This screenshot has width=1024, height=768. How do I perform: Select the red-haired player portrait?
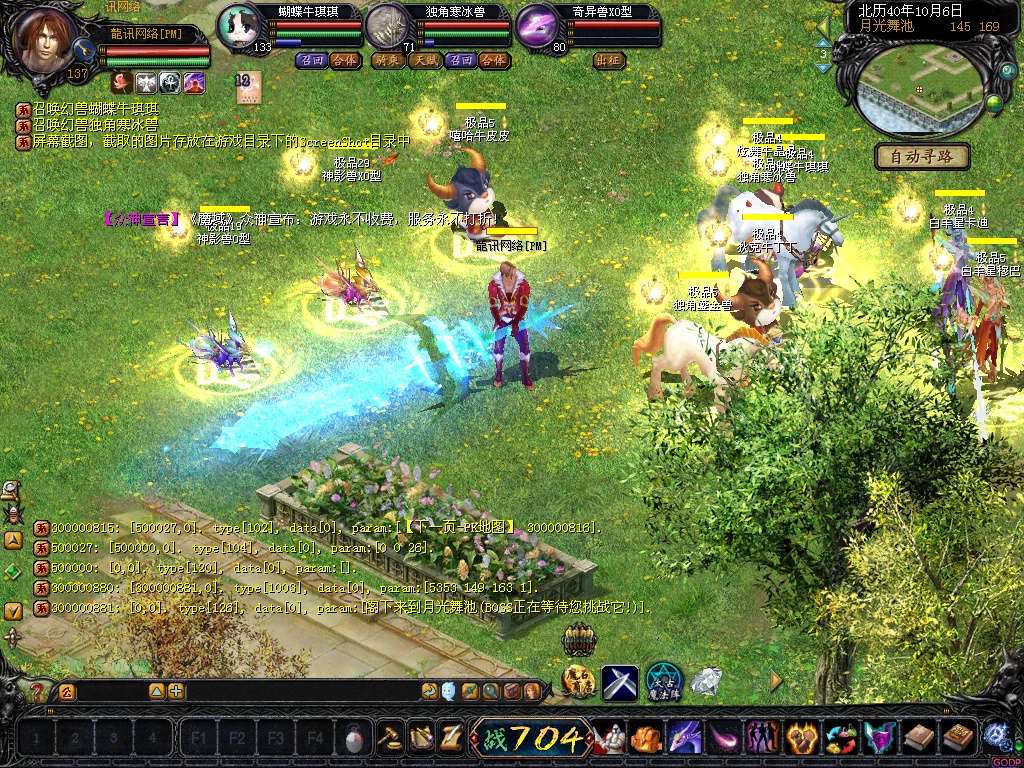46,40
